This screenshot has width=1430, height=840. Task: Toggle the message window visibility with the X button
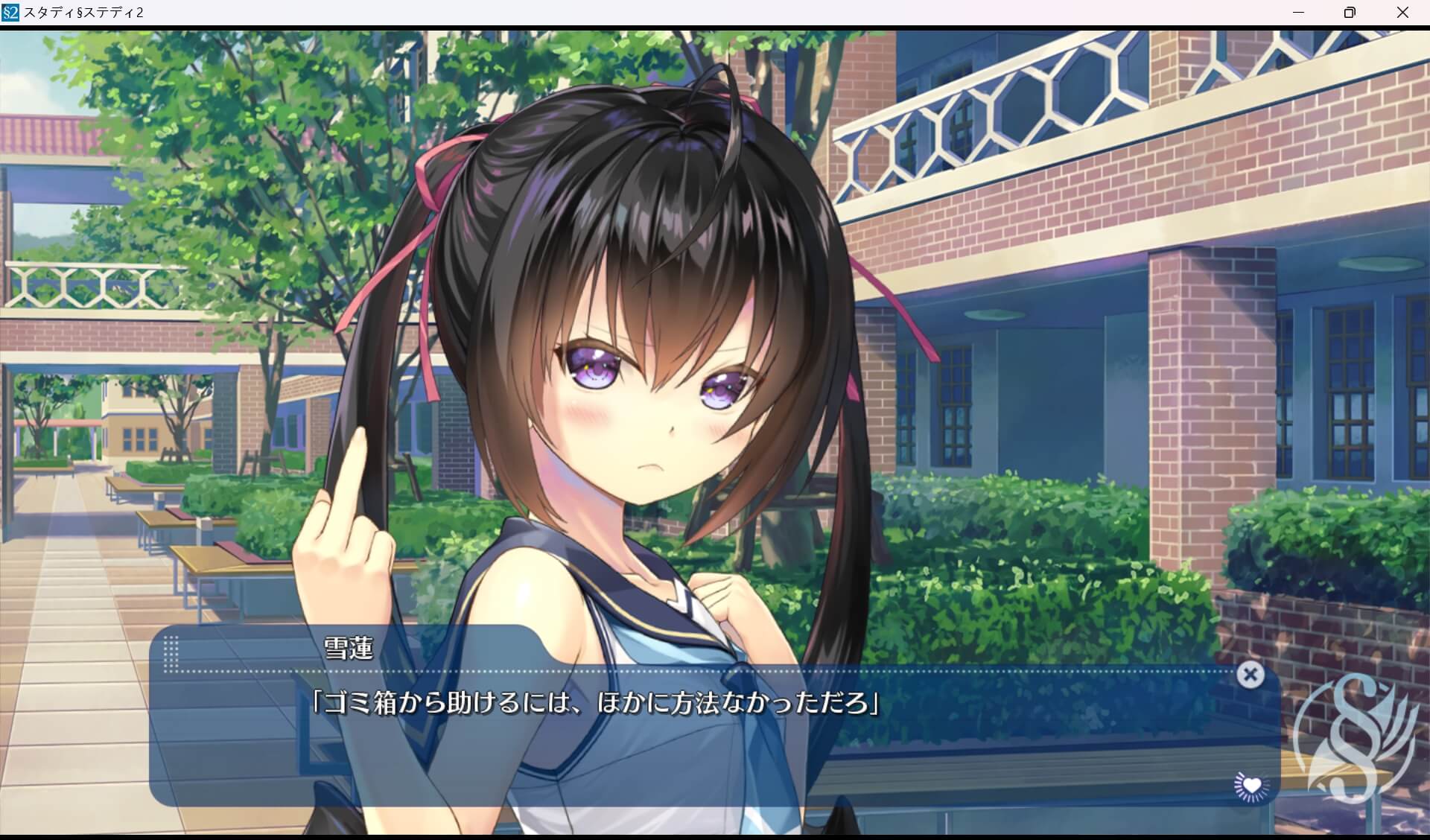pos(1251,675)
